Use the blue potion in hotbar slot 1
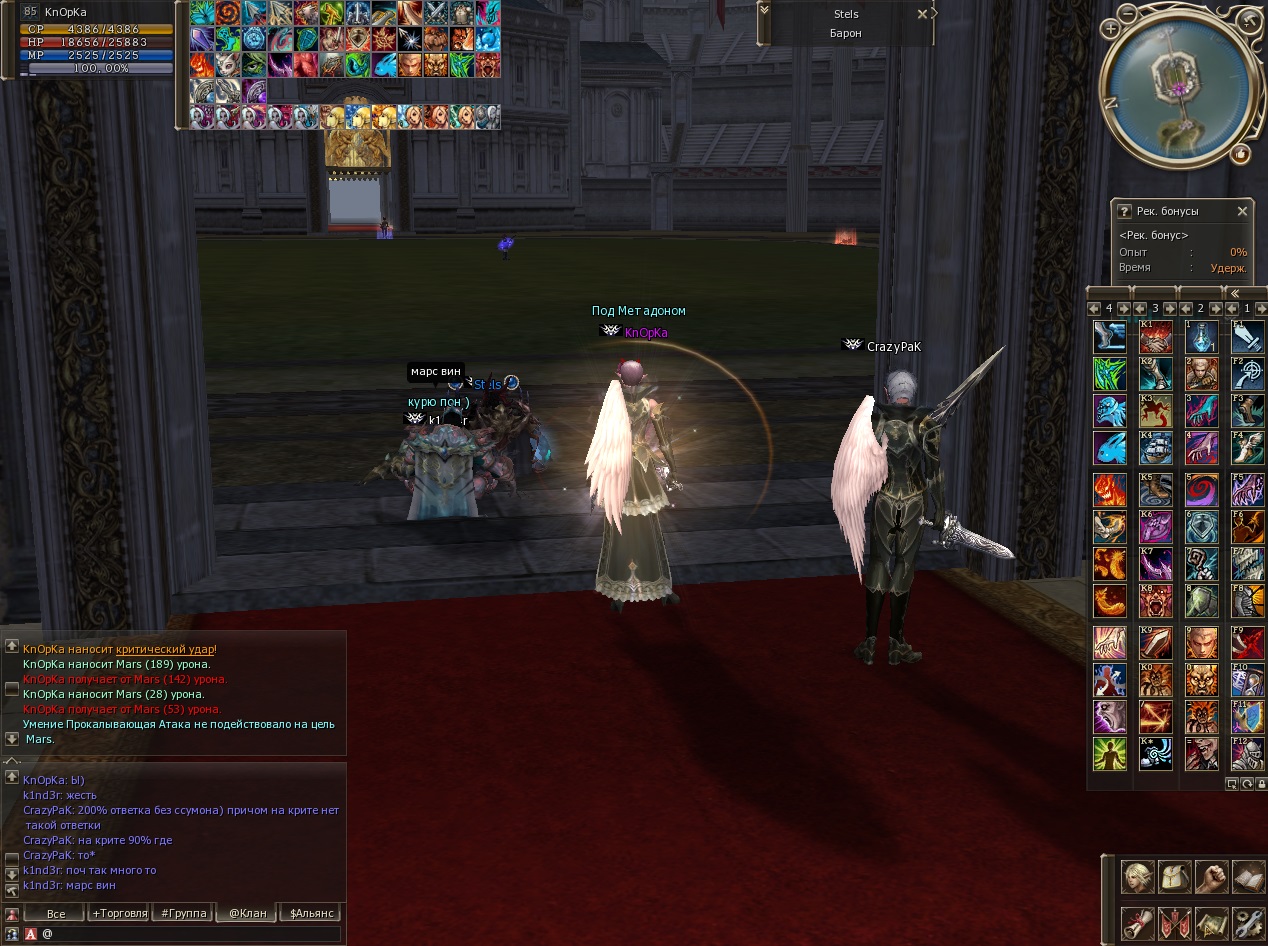This screenshot has height=946, width=1268. pyautogui.click(x=1202, y=337)
